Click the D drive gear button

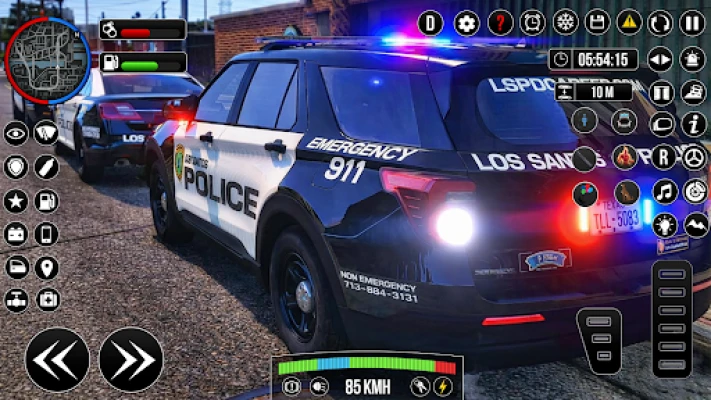[x=430, y=23]
